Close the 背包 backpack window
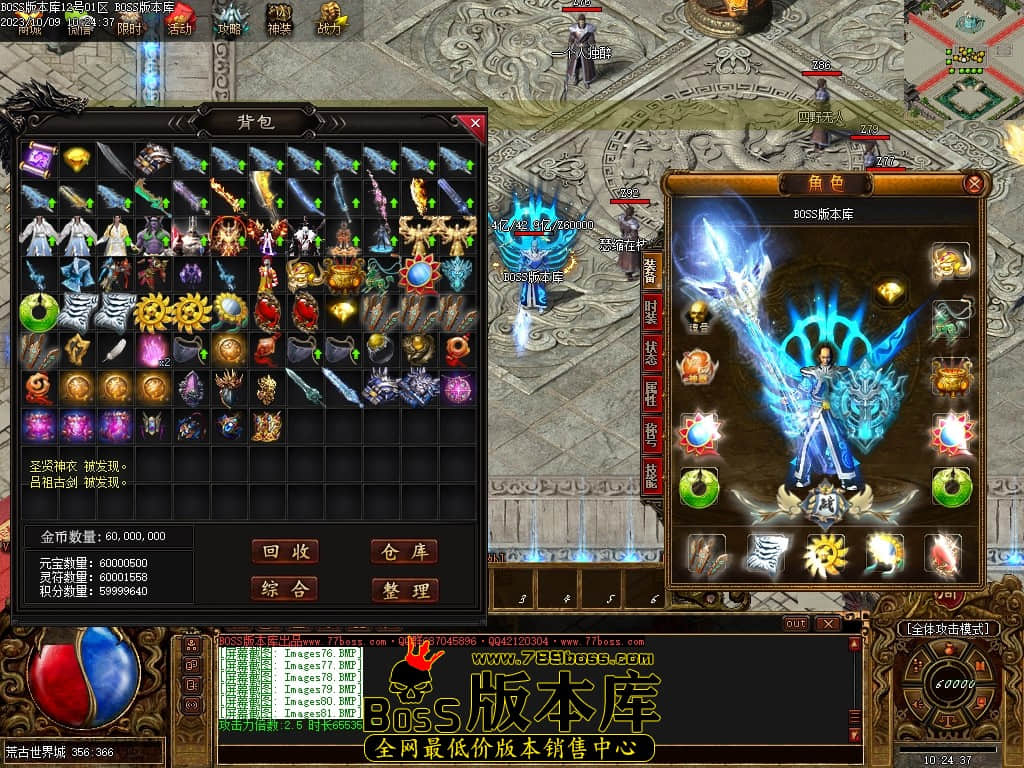This screenshot has height=768, width=1024. 476,124
